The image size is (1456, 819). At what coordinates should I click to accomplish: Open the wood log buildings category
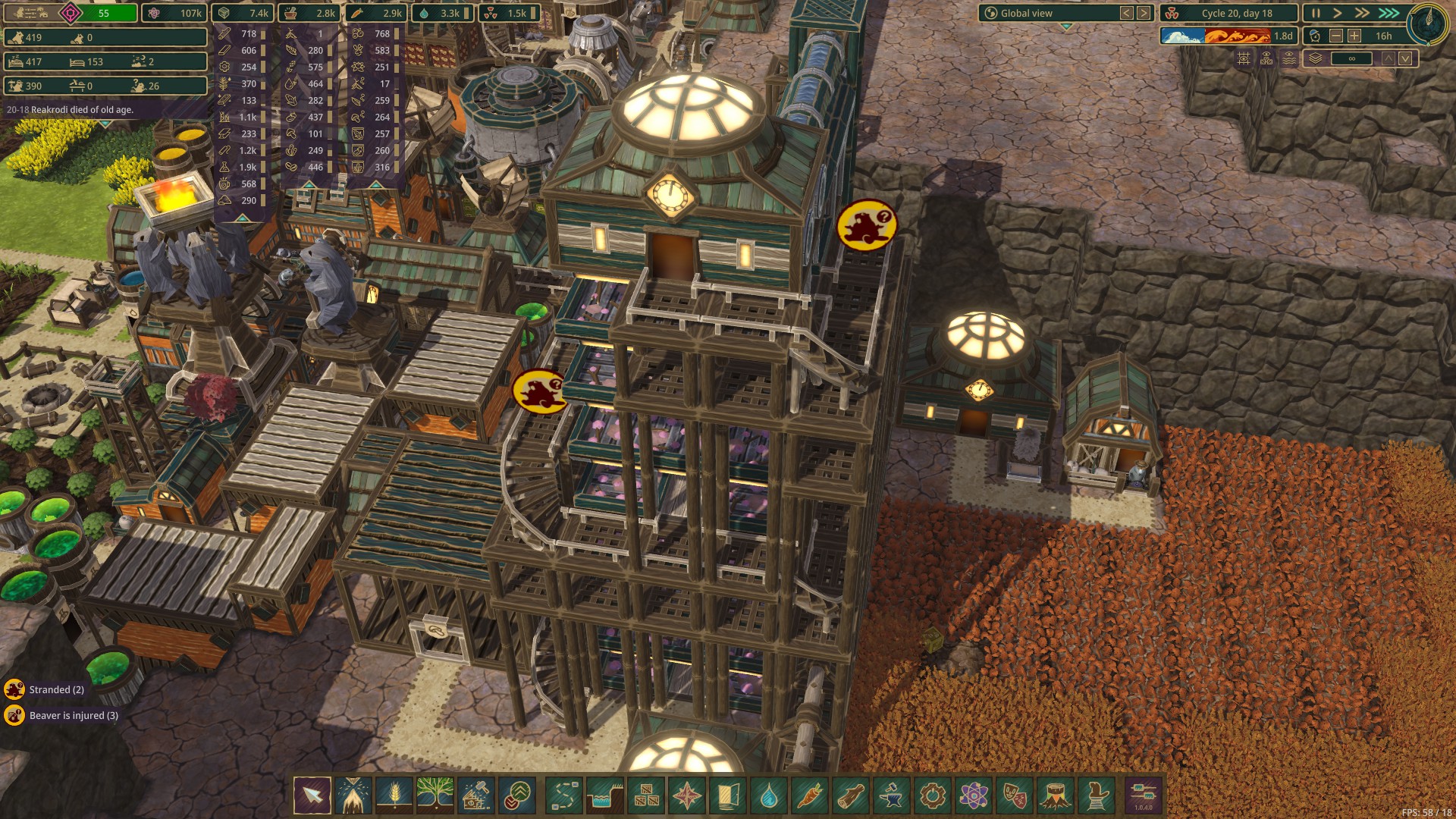click(x=851, y=795)
